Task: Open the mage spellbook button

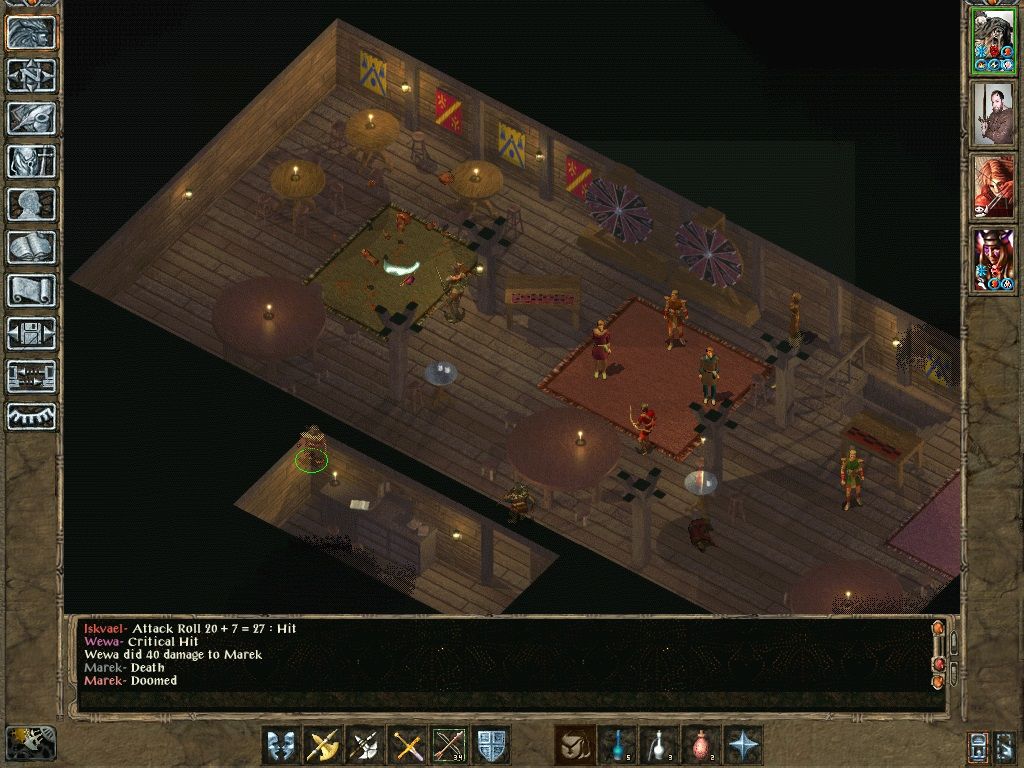Action: tap(32, 247)
